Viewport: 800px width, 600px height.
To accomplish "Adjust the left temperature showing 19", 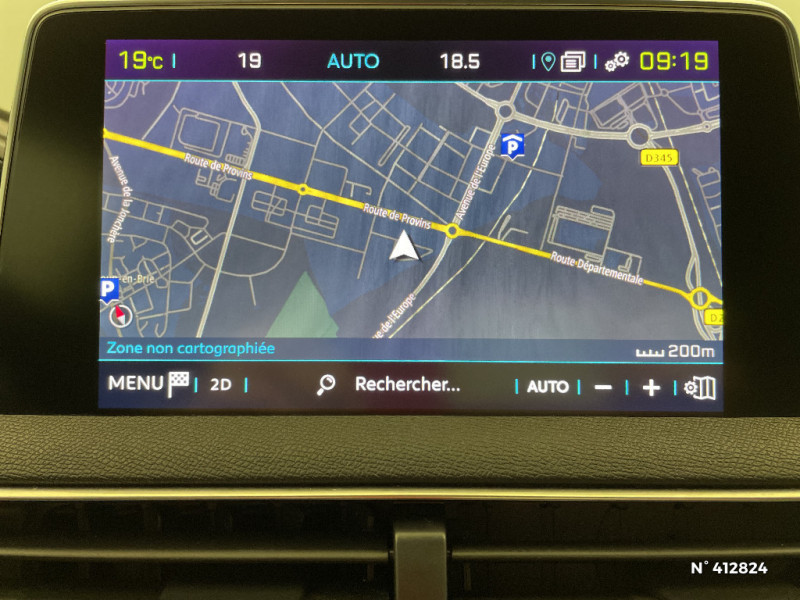I will coord(249,61).
